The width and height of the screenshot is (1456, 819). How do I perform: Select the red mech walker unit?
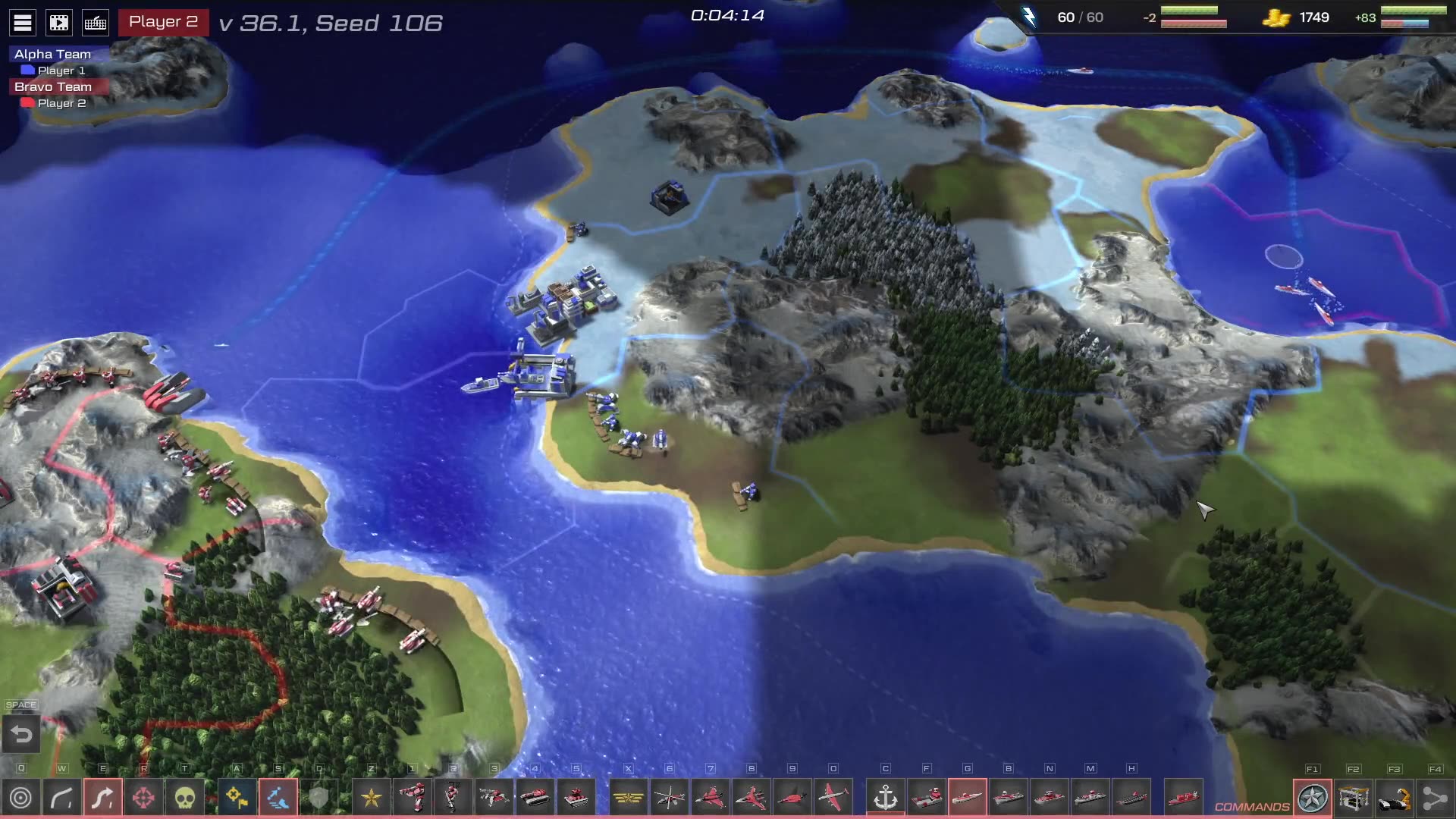[x=413, y=798]
